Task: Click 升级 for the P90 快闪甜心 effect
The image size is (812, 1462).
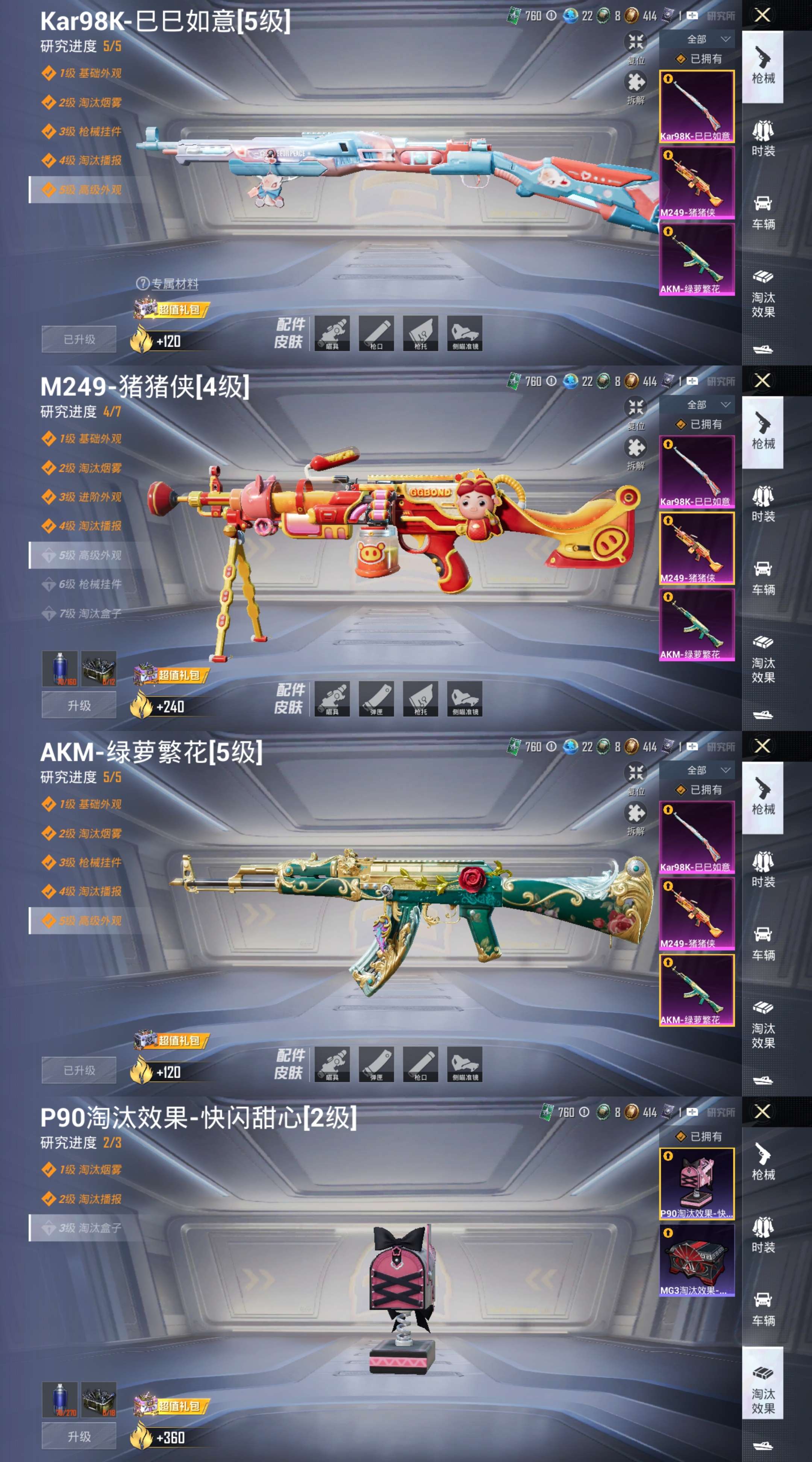Action: click(x=79, y=1436)
